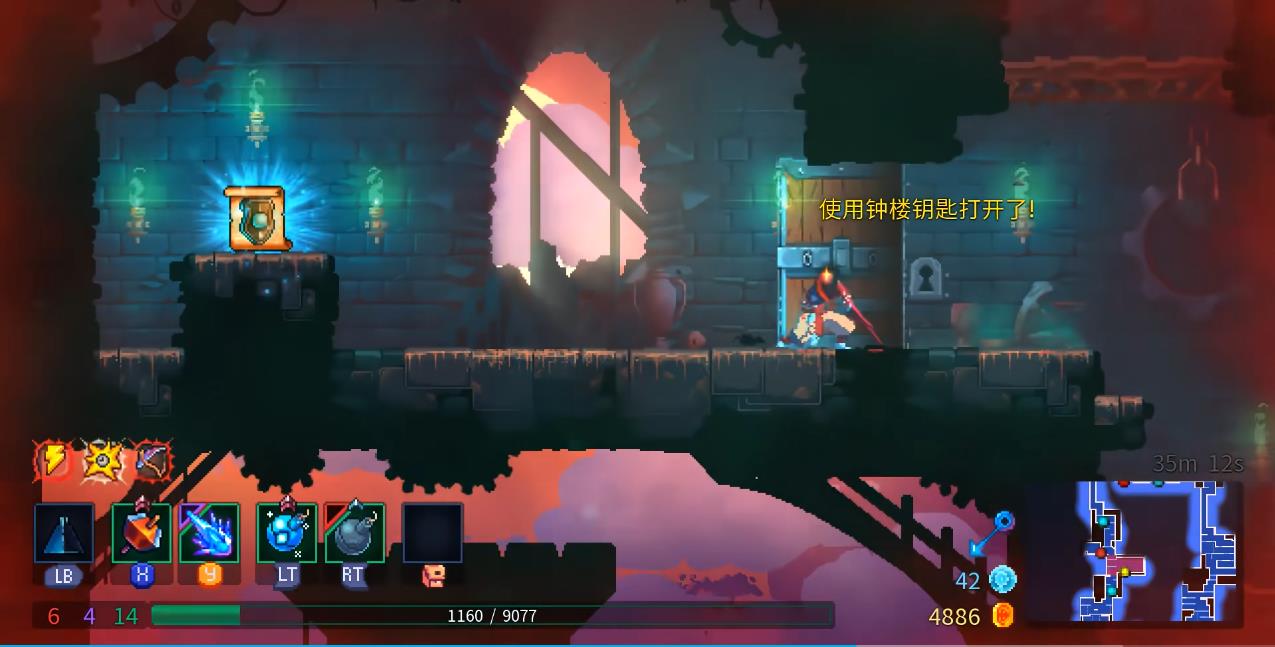The image size is (1275, 647).
Task: Open the minimap
Action: tap(1133, 551)
